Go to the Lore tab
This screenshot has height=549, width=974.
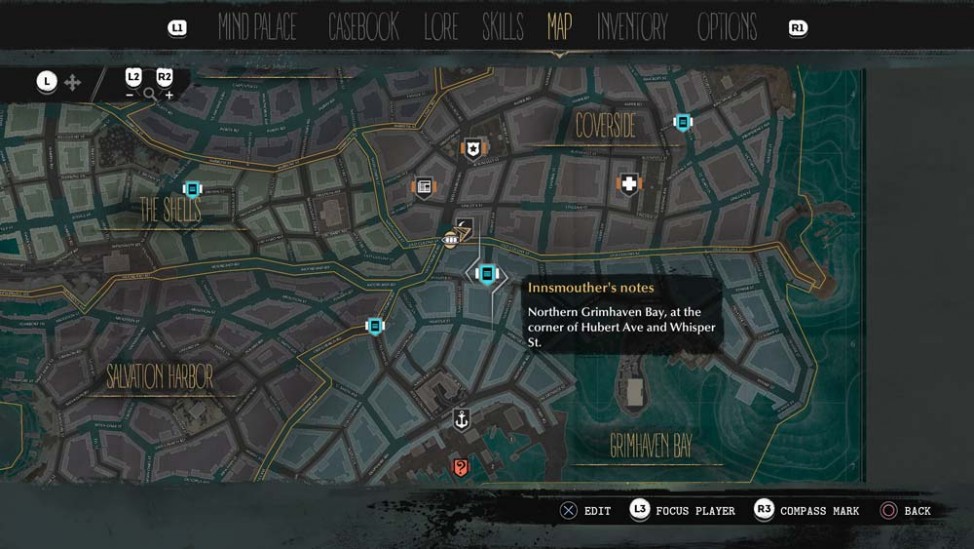[441, 28]
